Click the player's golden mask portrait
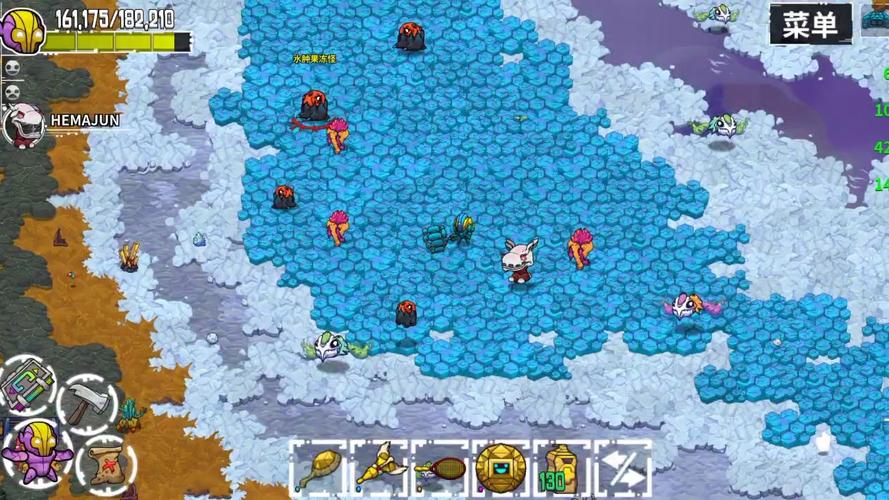 coord(23,31)
